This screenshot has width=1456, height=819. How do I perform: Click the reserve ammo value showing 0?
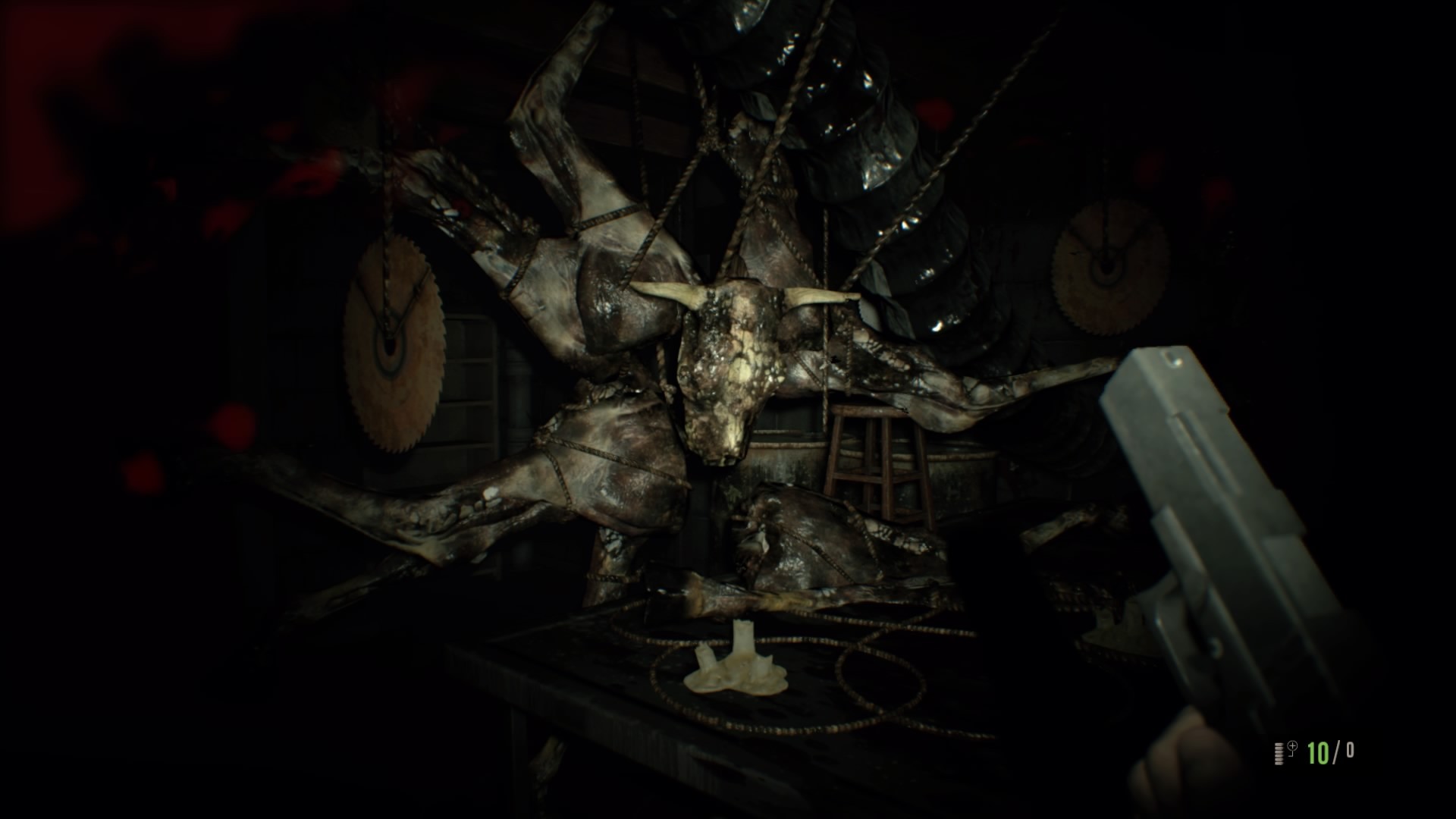(1352, 751)
